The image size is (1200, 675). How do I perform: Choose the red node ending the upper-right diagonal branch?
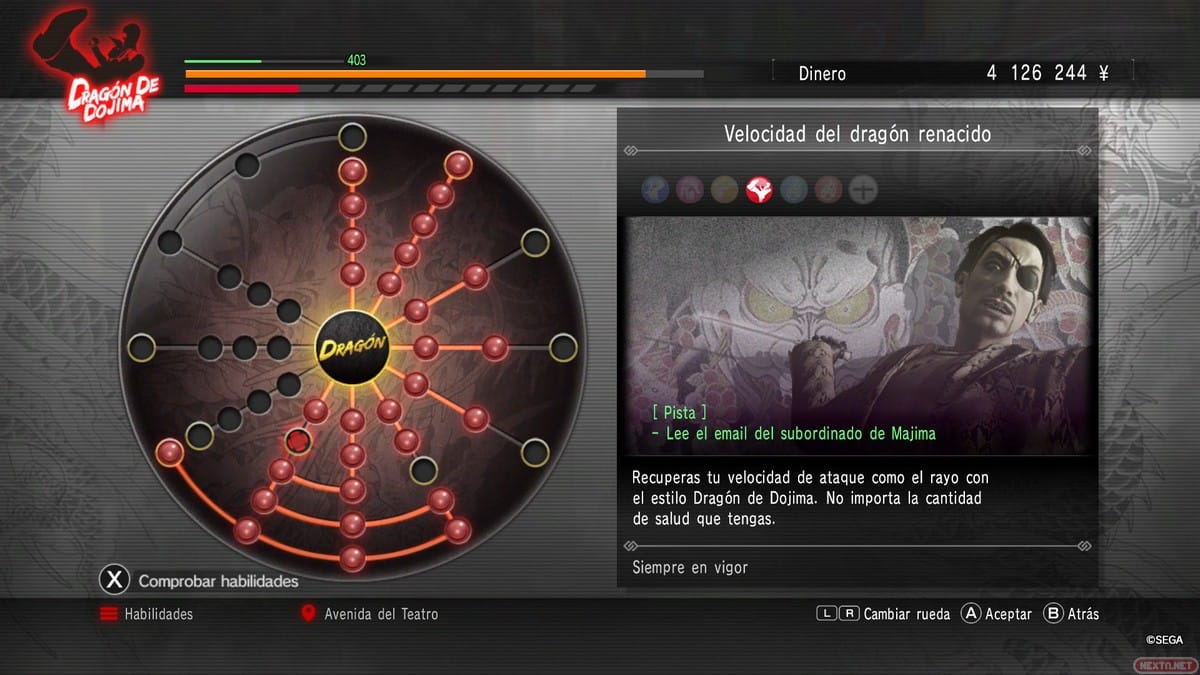458,164
